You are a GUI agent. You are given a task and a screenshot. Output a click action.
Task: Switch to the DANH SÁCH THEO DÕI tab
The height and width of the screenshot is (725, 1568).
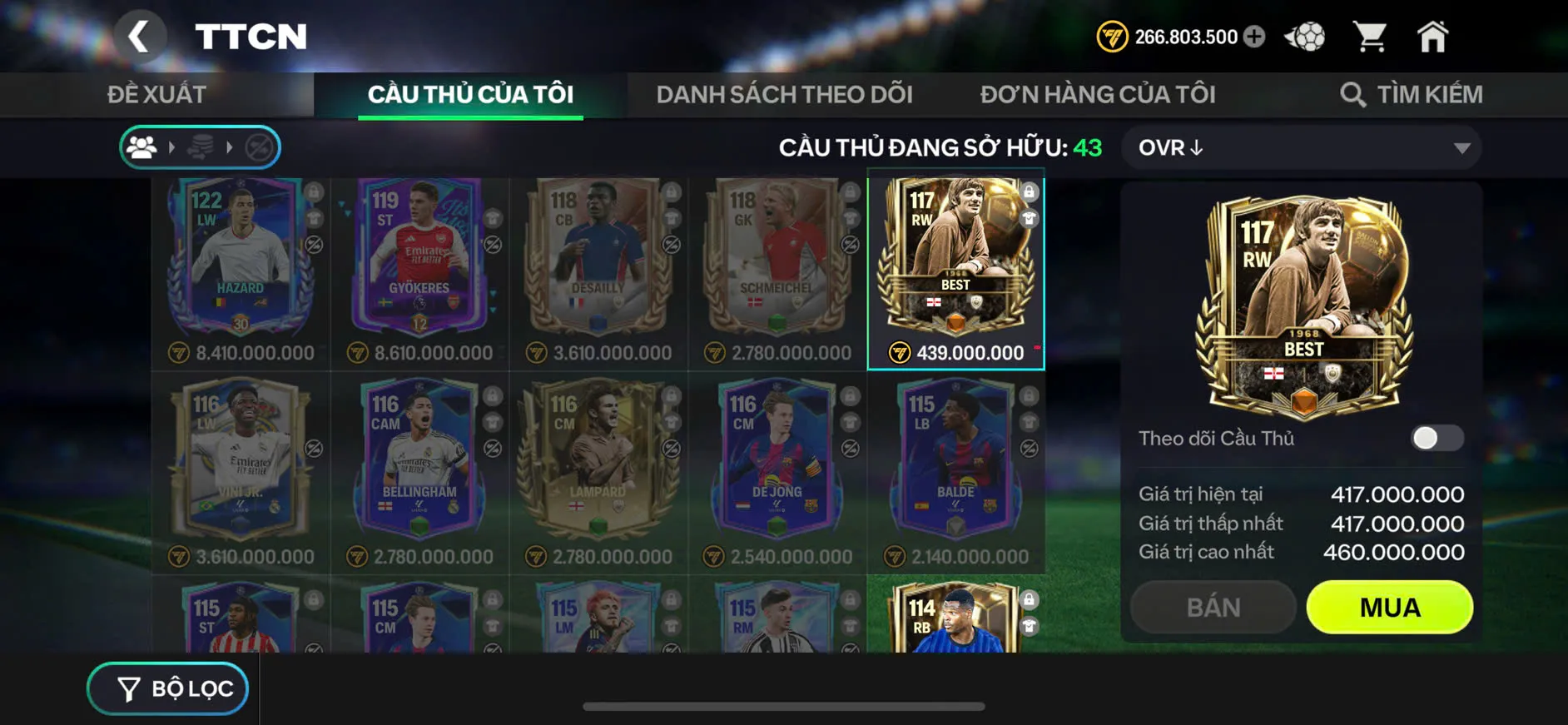[785, 93]
